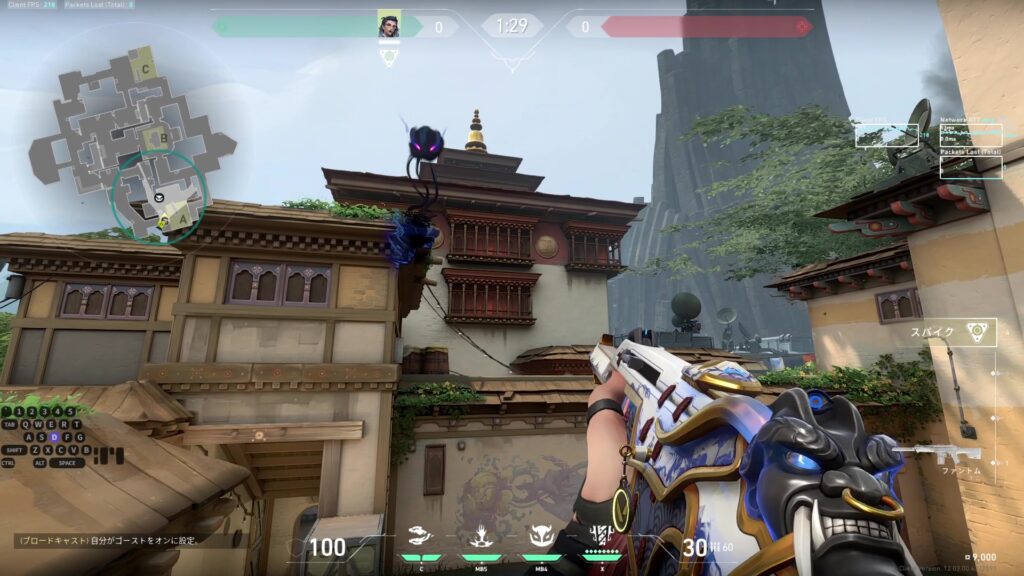
Task: Select site B marker on the minimap
Action: 155,138
